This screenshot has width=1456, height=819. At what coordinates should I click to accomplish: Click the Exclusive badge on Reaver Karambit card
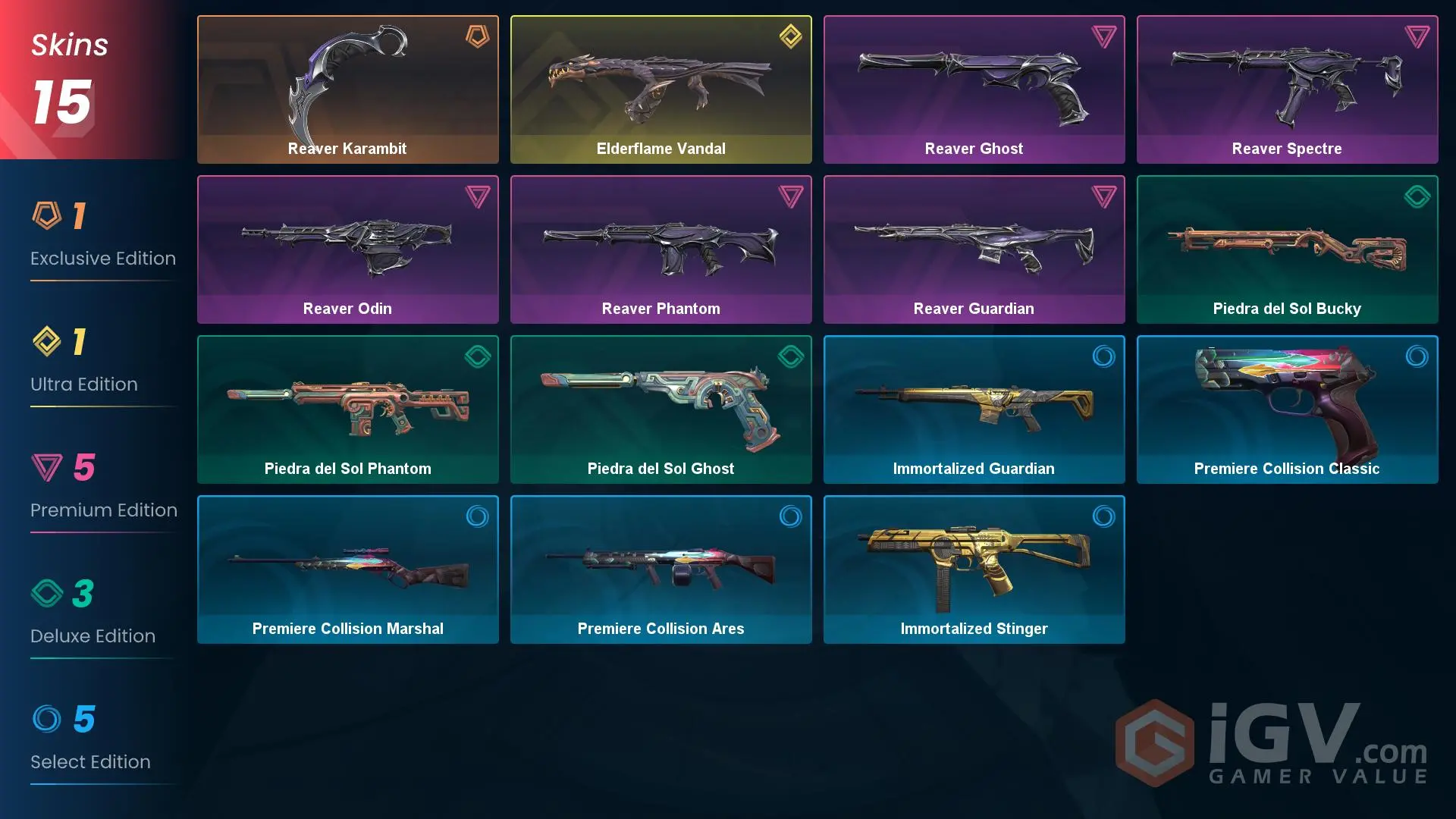(476, 36)
